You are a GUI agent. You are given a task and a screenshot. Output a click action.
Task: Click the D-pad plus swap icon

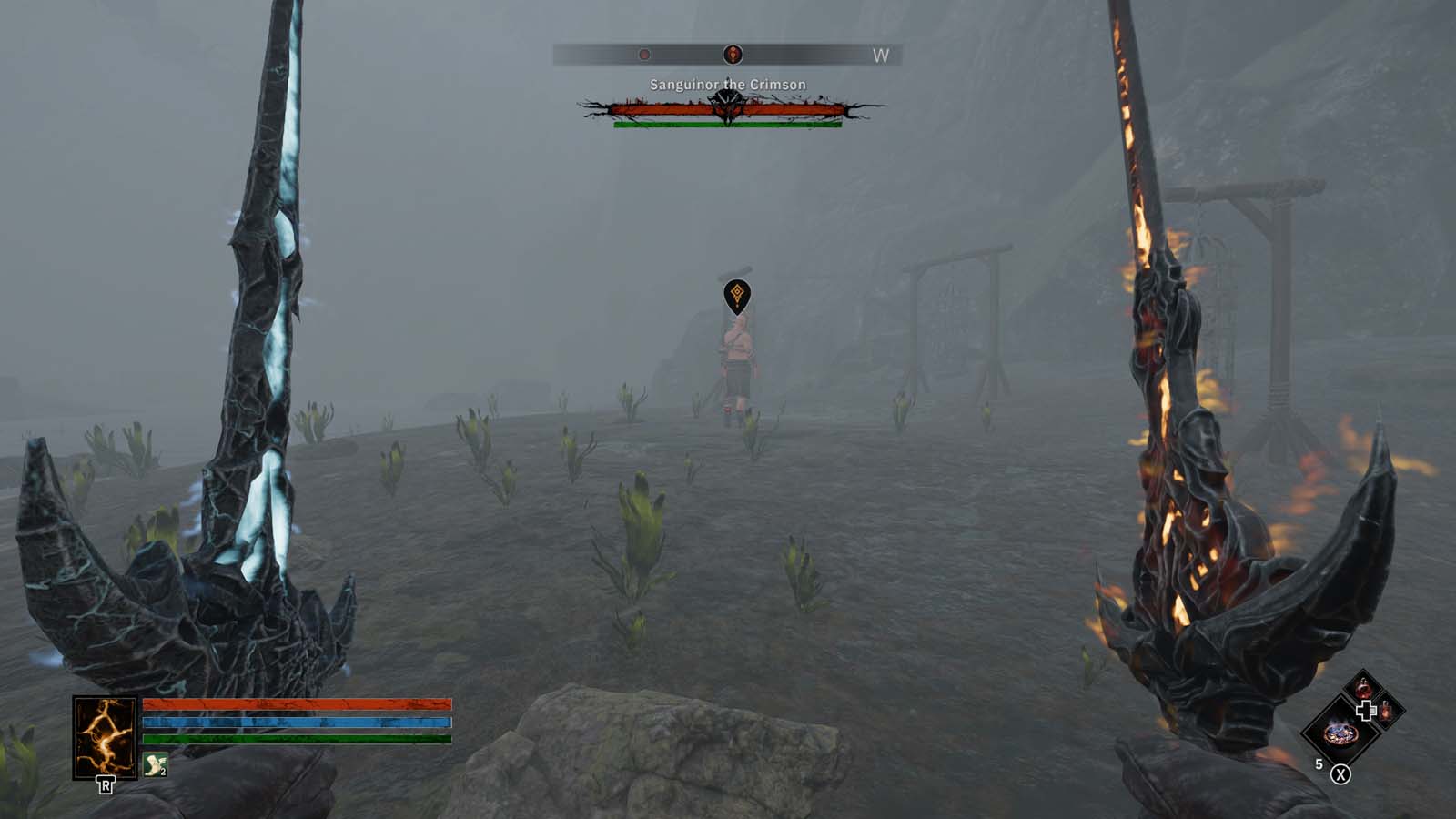click(x=1367, y=710)
